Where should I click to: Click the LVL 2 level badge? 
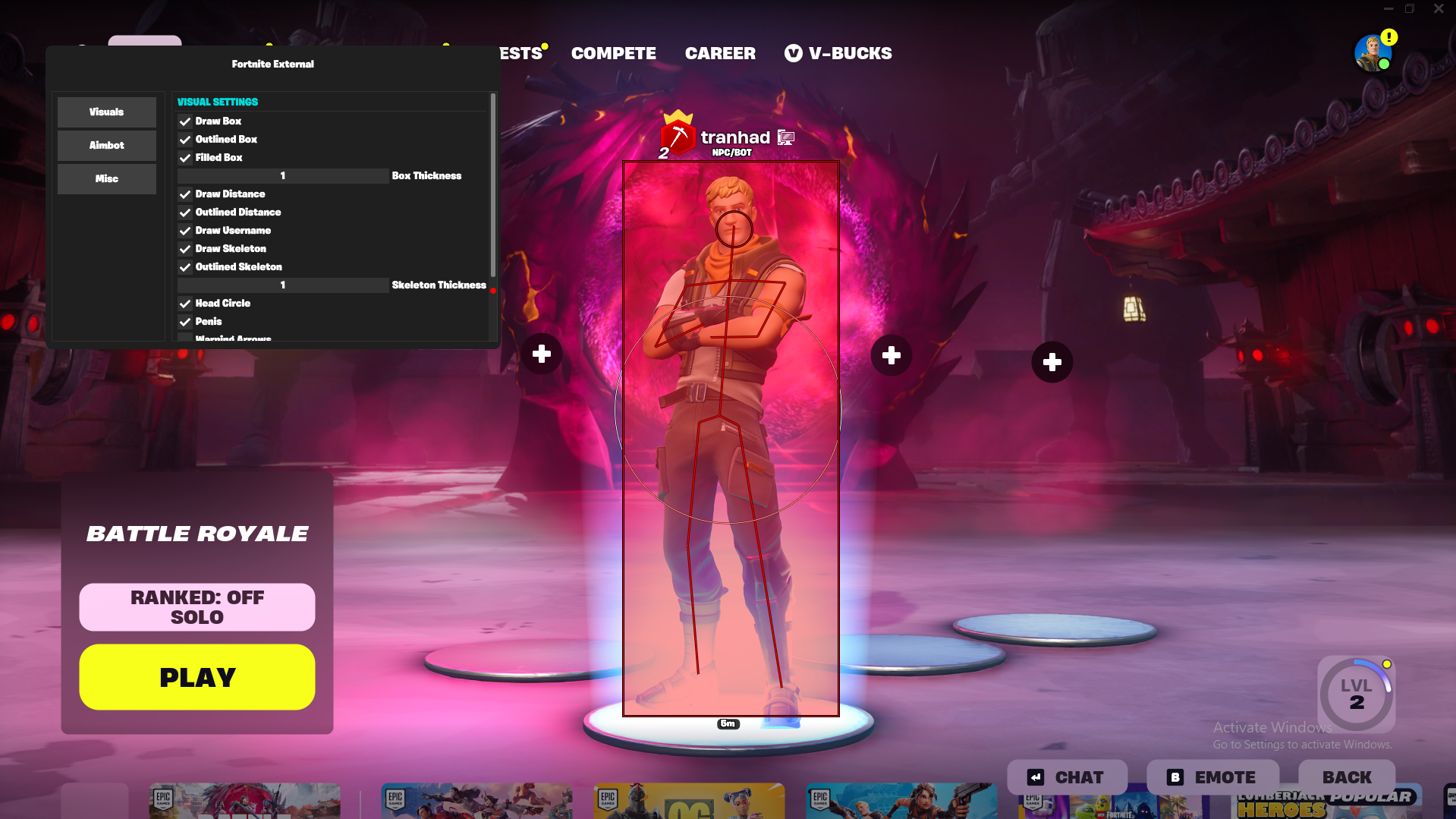point(1357,695)
